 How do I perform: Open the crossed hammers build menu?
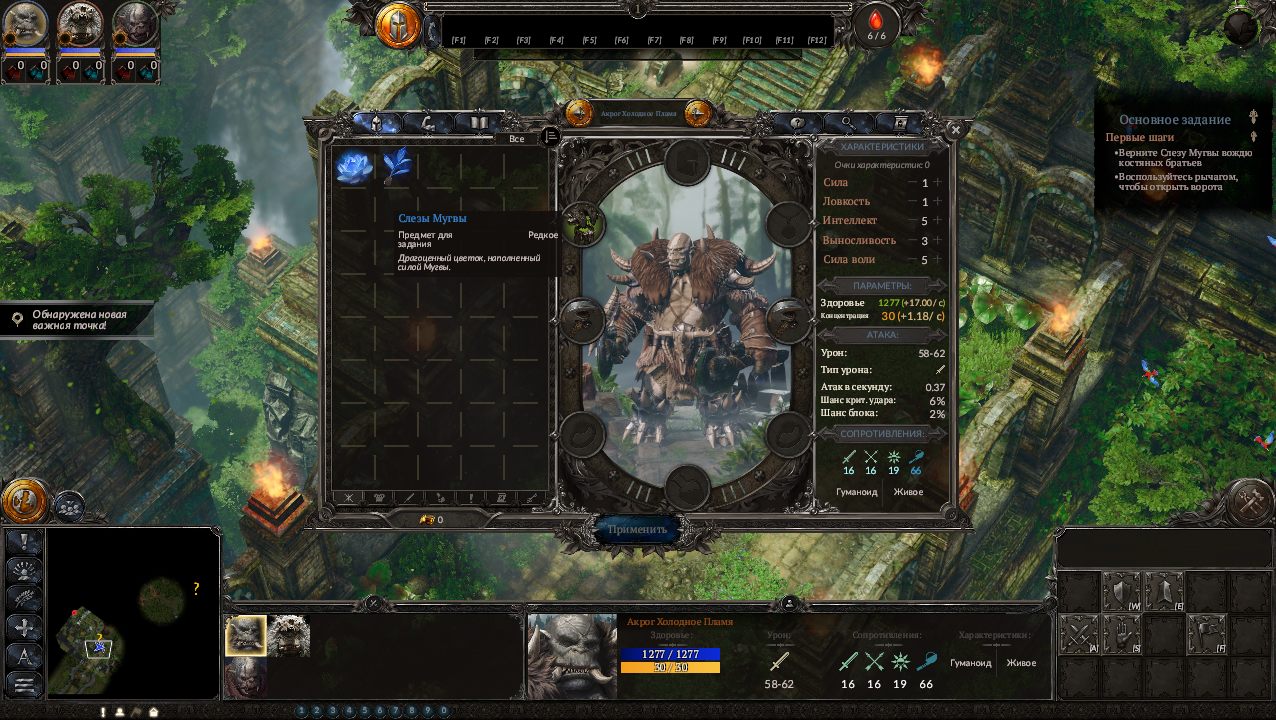(1249, 502)
